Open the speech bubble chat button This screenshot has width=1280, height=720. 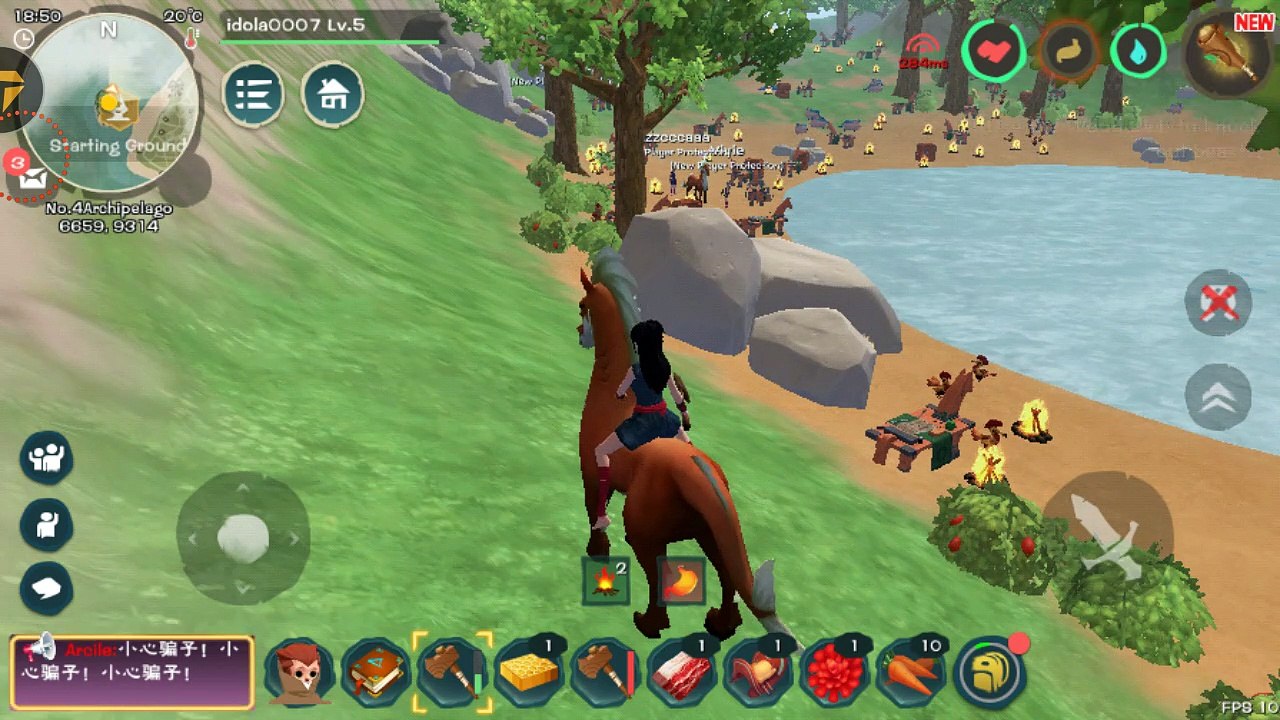[x=46, y=588]
